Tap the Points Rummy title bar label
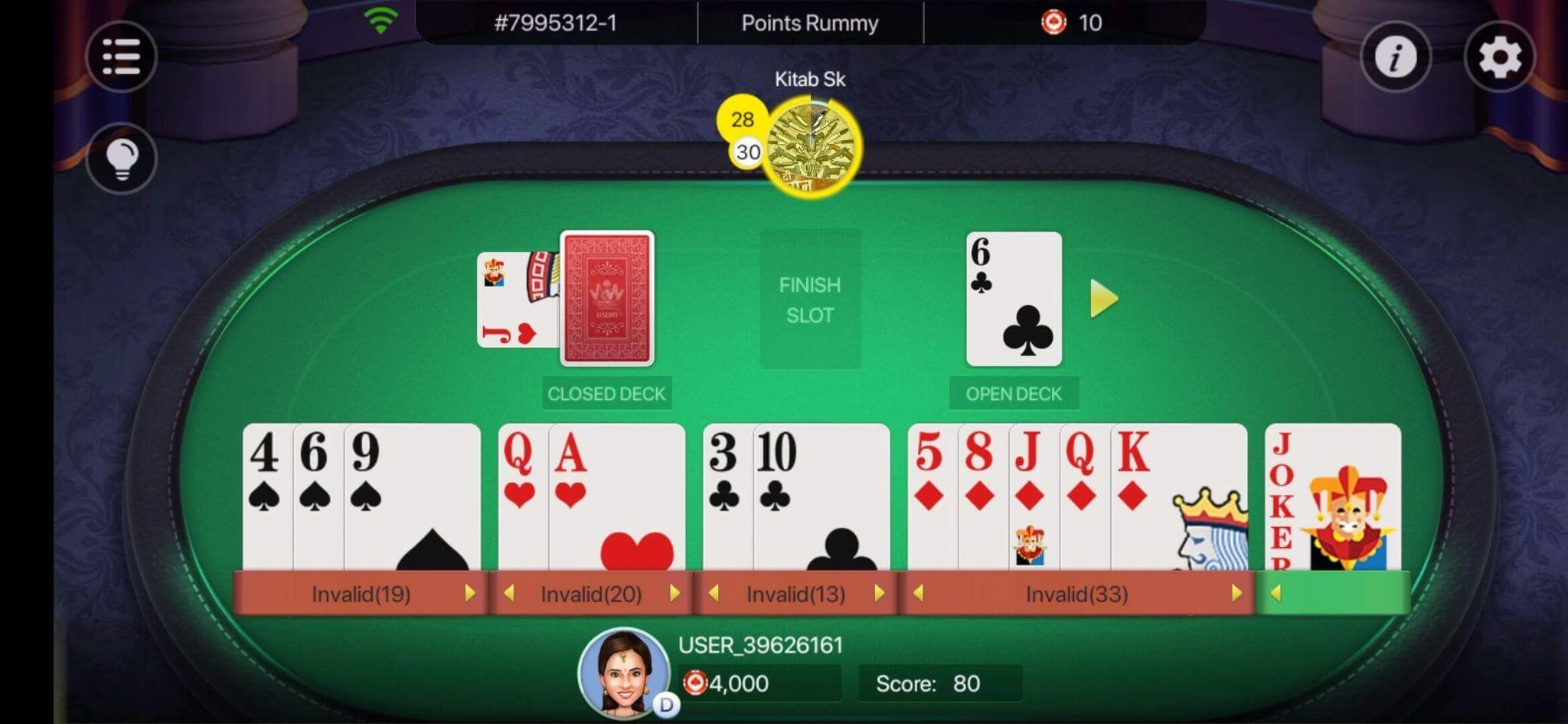1568x724 pixels. click(x=808, y=22)
